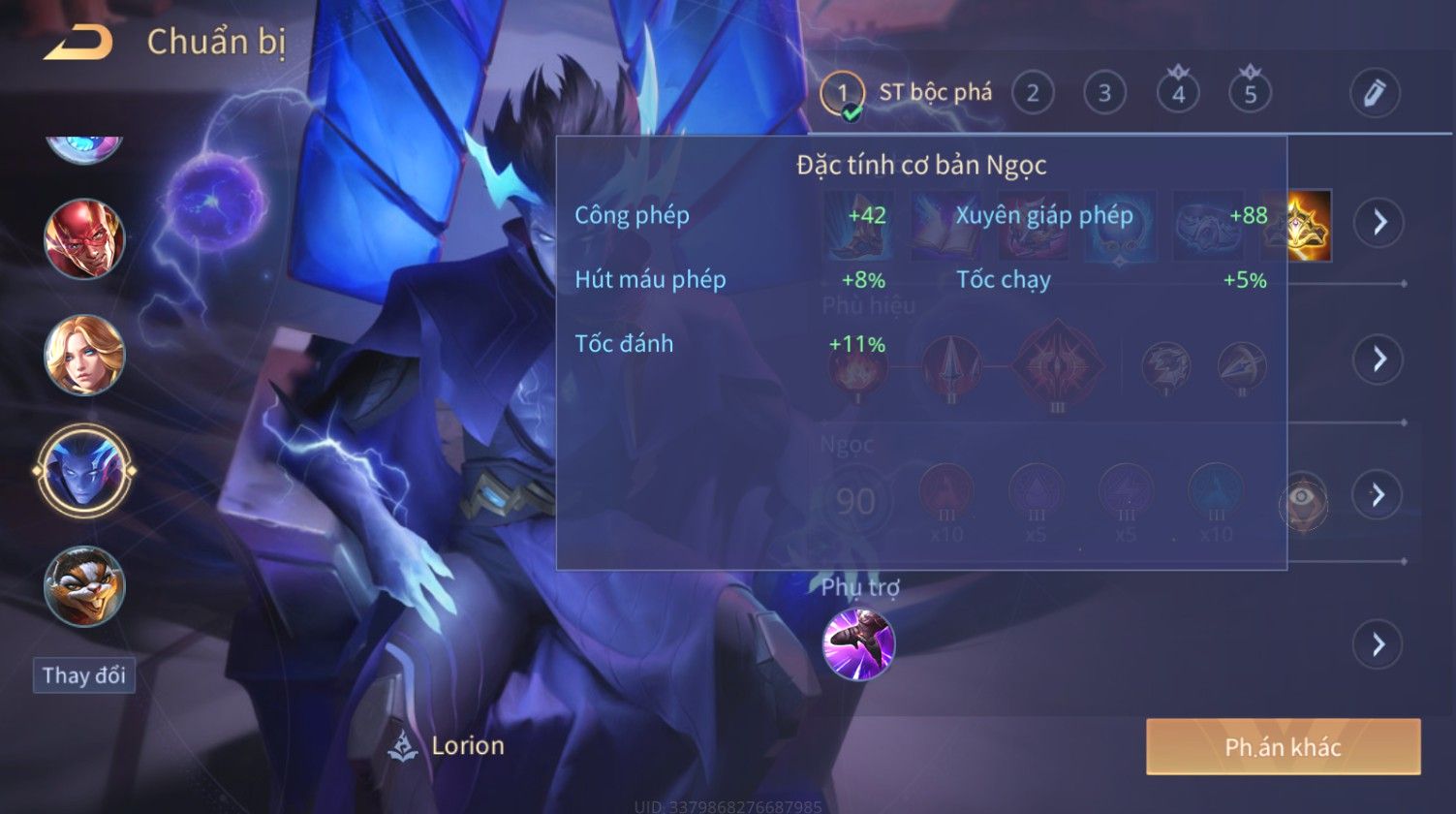Open the equipment build arrow
The image size is (1456, 814).
[1379, 222]
